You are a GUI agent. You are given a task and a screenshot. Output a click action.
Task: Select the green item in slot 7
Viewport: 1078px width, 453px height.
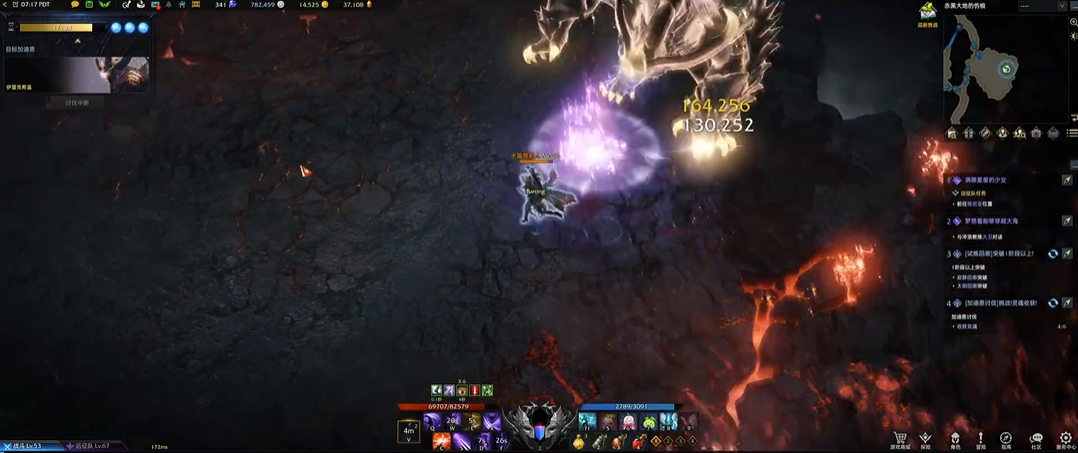(x=648, y=423)
